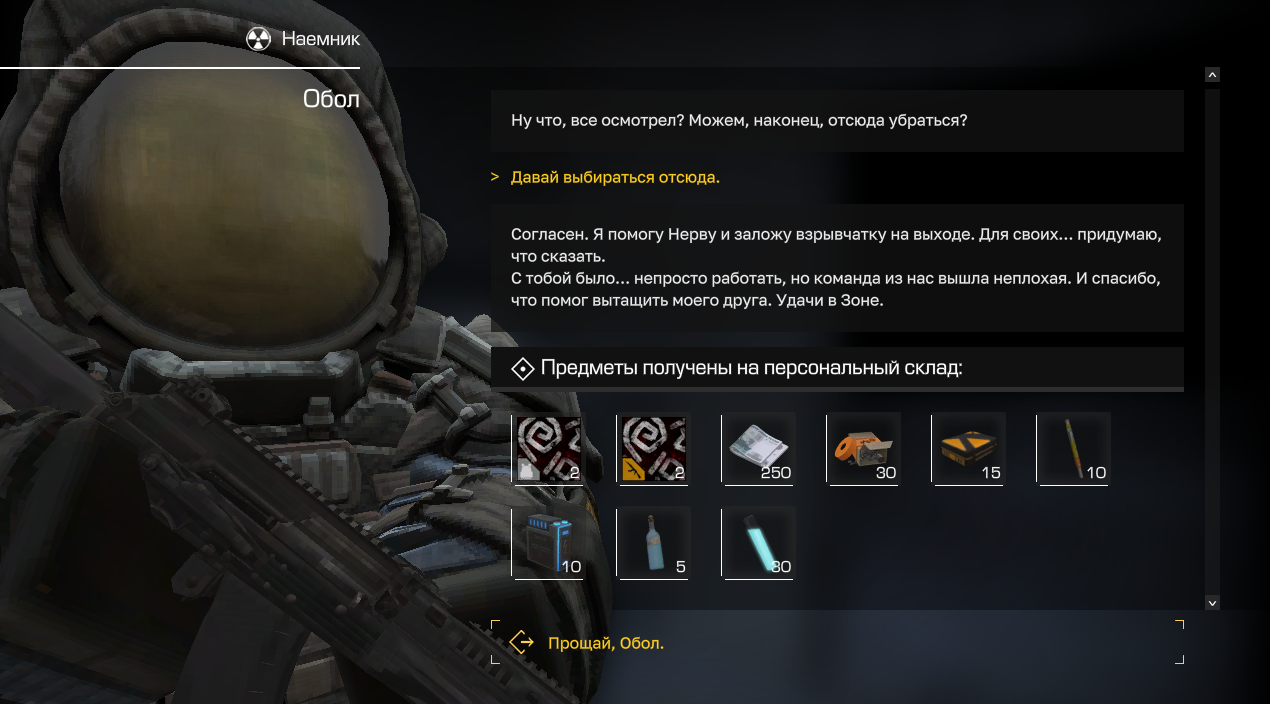This screenshot has width=1270, height=704.
Task: Select the orange tape and parts box
Action: 863,448
